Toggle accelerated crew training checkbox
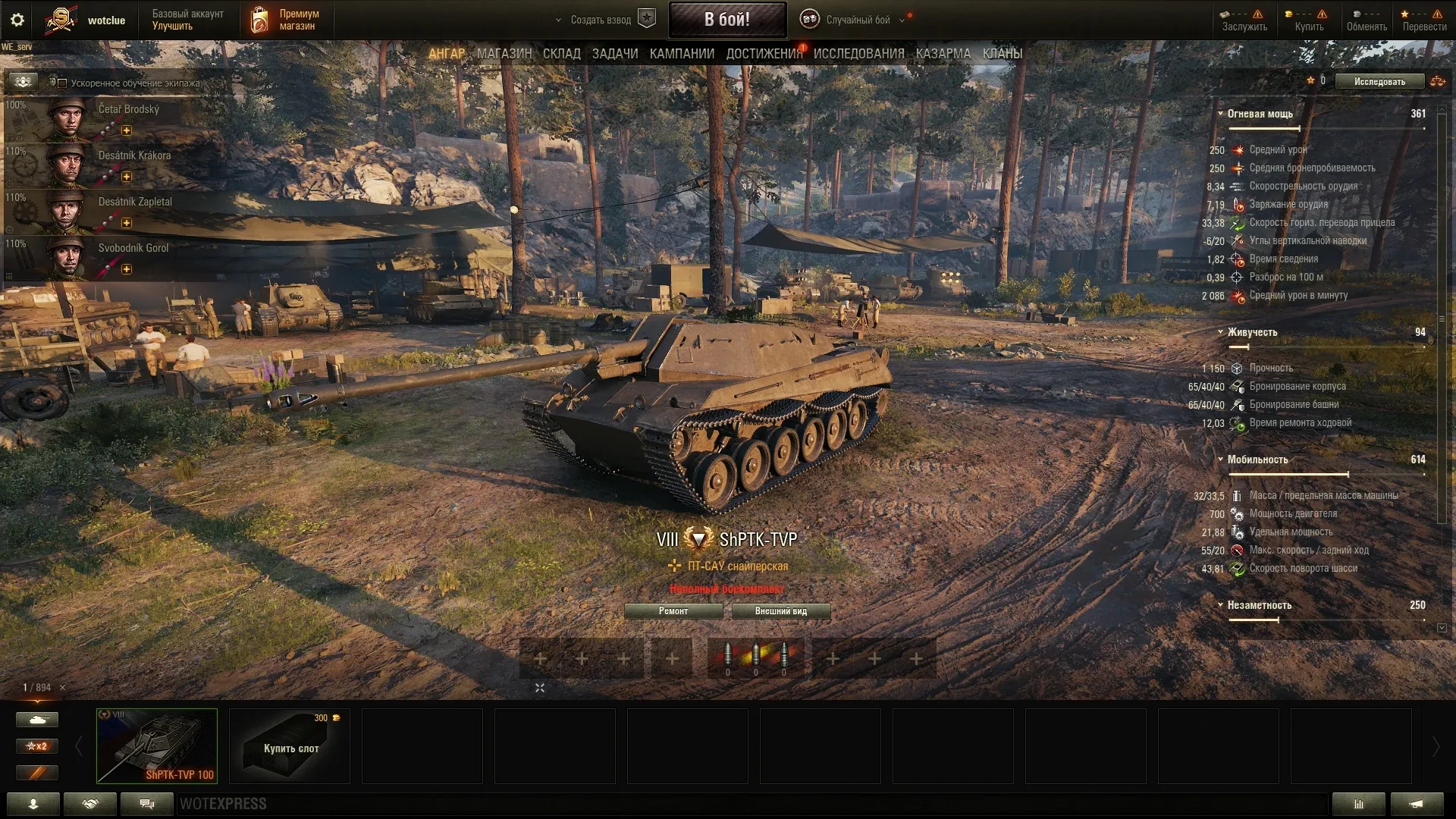This screenshot has height=819, width=1456. pos(63,83)
